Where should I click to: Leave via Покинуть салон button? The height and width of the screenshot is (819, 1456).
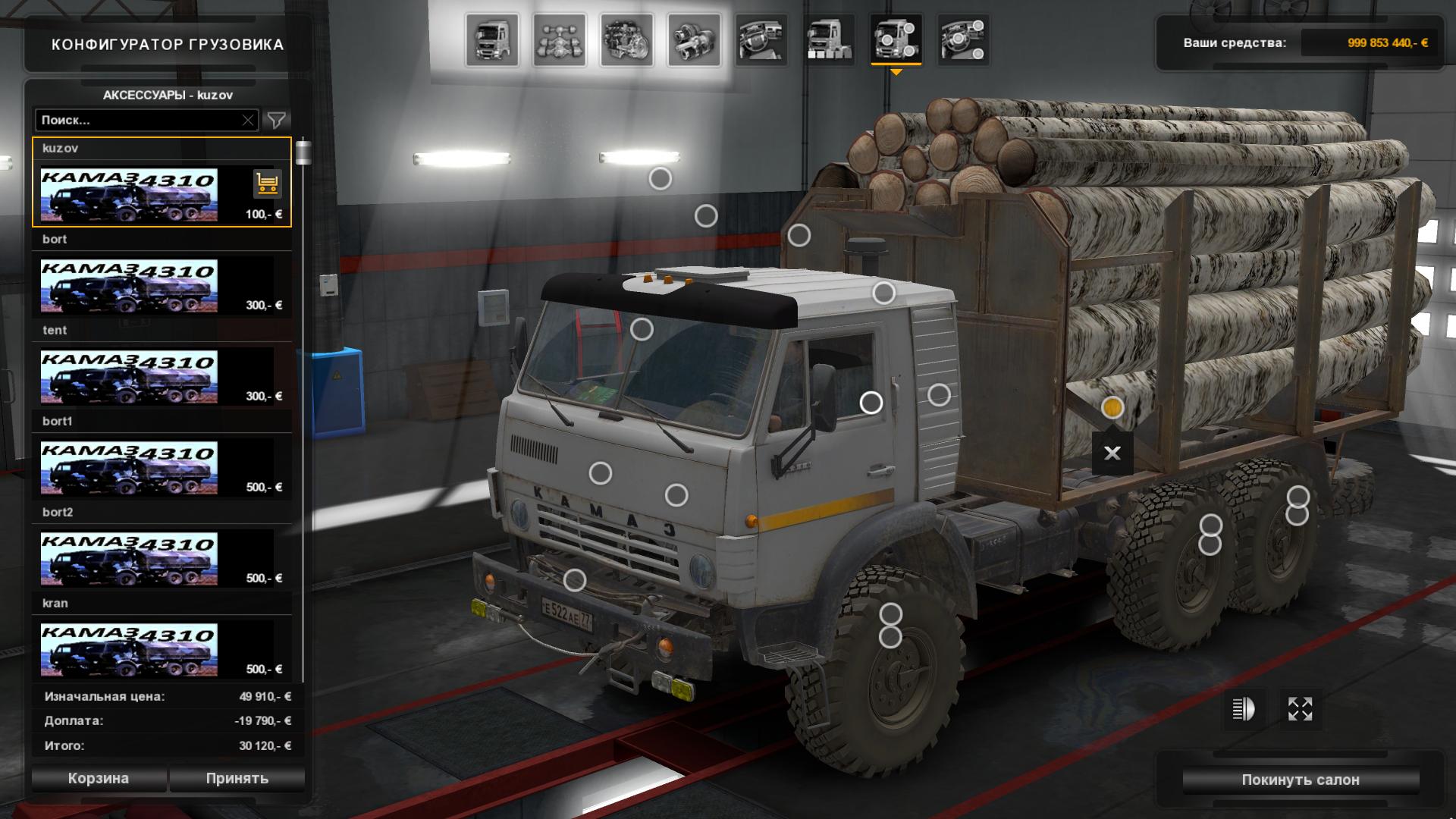pos(1300,780)
